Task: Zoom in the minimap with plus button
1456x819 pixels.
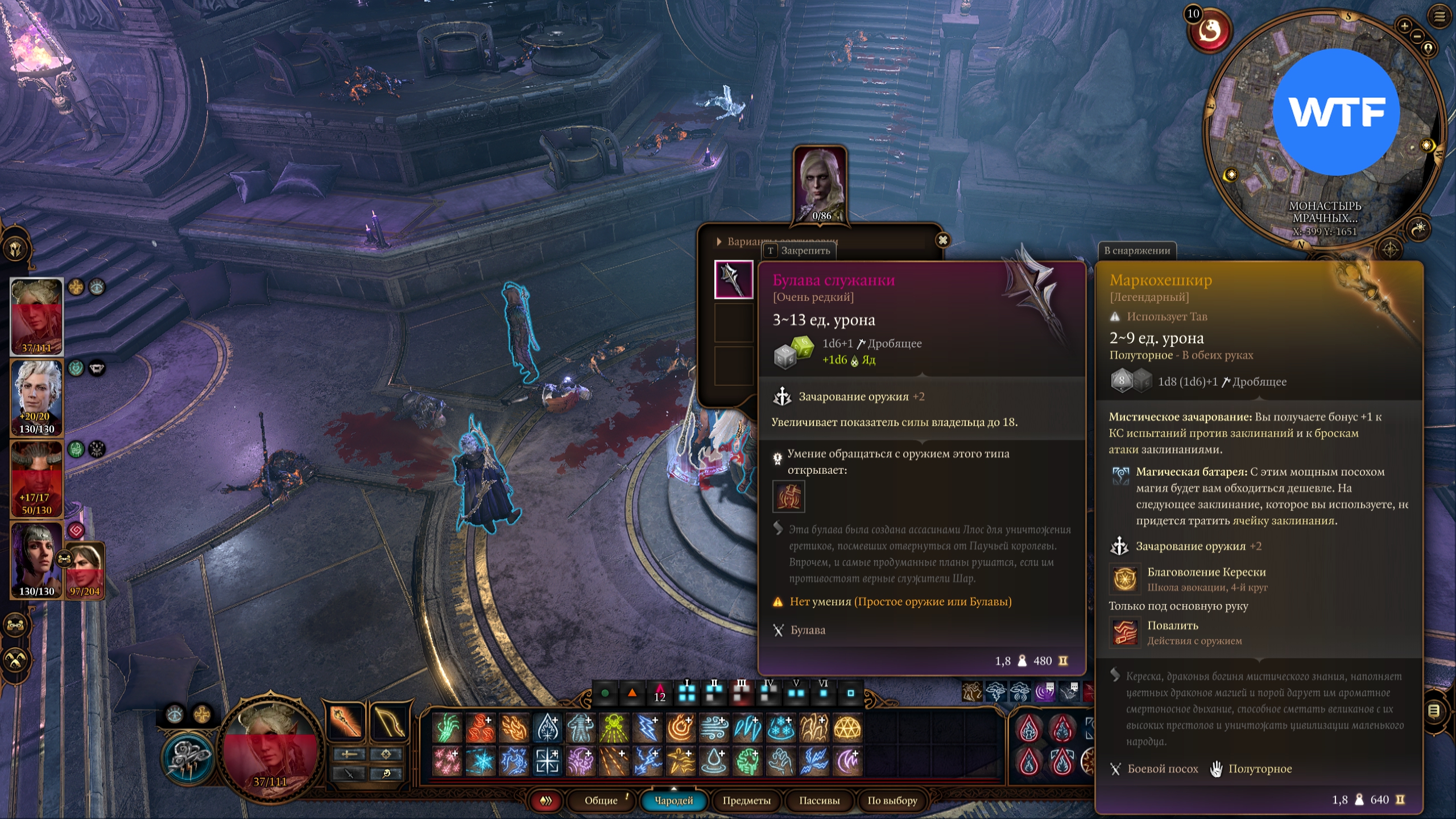Action: [1404, 26]
